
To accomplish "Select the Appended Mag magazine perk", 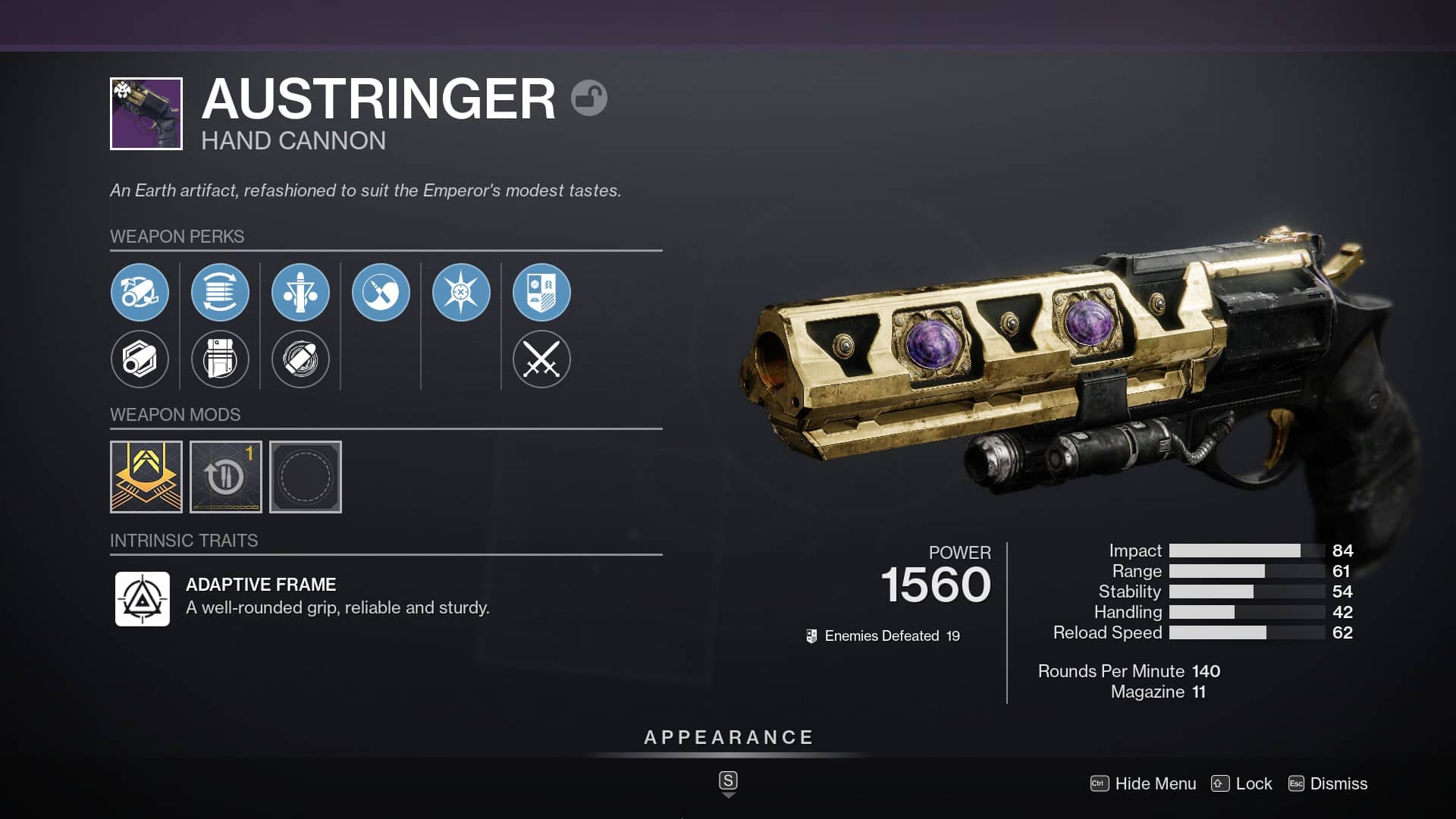I will [220, 359].
